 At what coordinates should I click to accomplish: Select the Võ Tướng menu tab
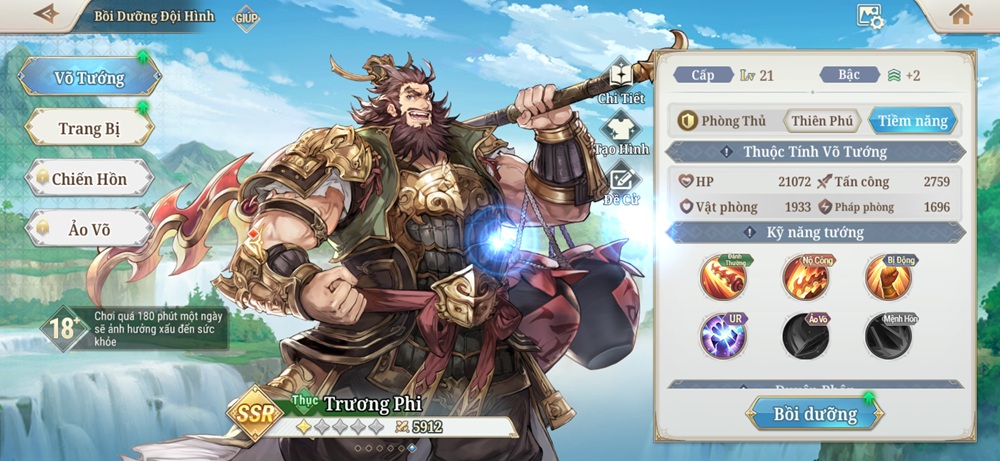point(89,78)
